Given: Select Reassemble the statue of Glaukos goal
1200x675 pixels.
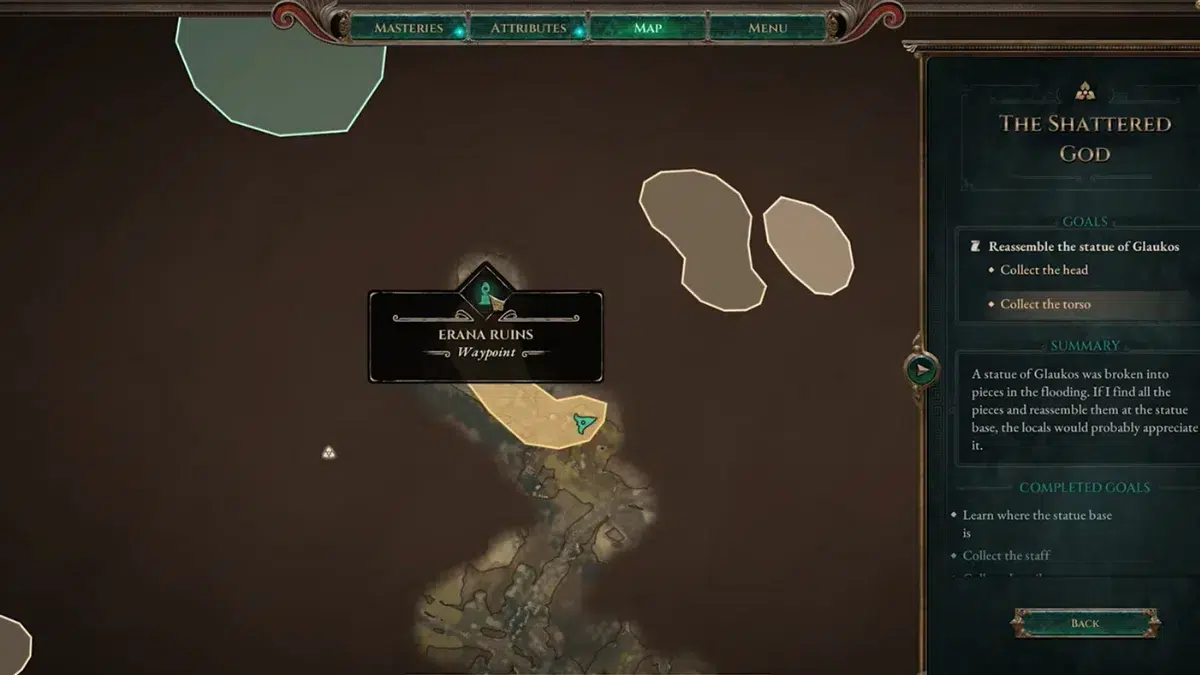Looking at the screenshot, I should [1083, 246].
